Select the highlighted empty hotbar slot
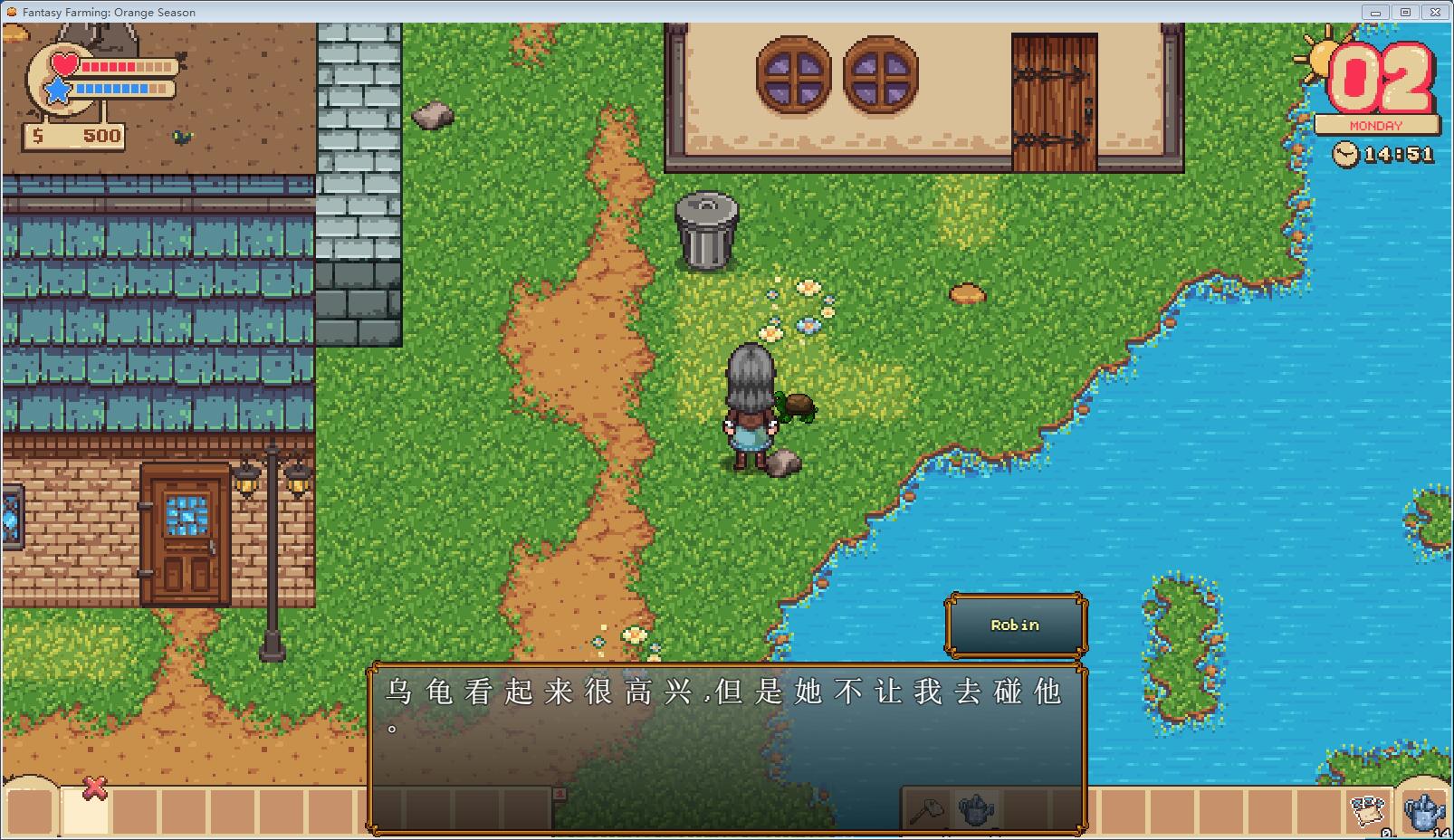The height and width of the screenshot is (840, 1454). 84,811
